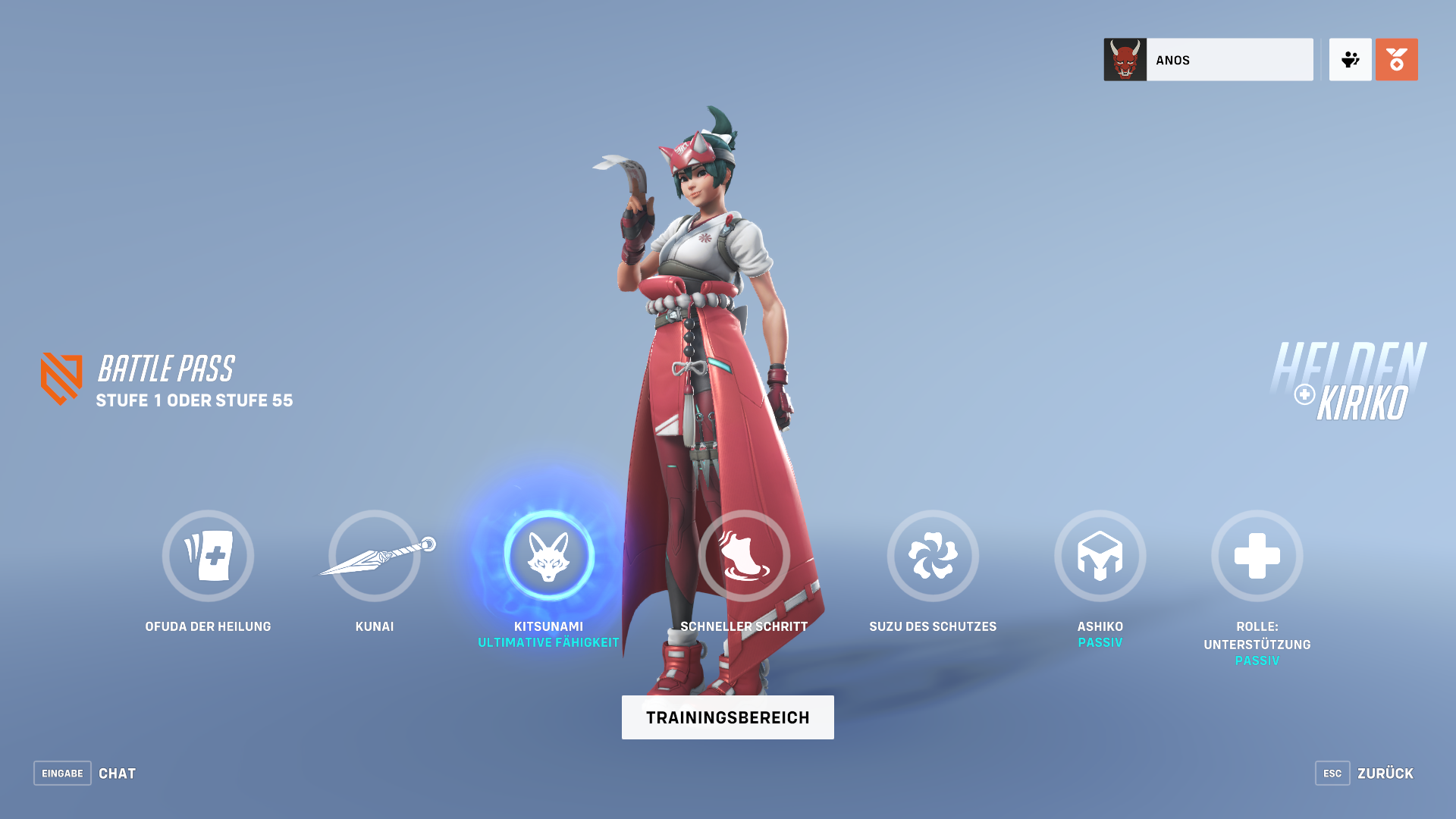Select the Kitsunami ultimate ability icon
Viewport: 1456px width, 819px height.
(x=549, y=556)
